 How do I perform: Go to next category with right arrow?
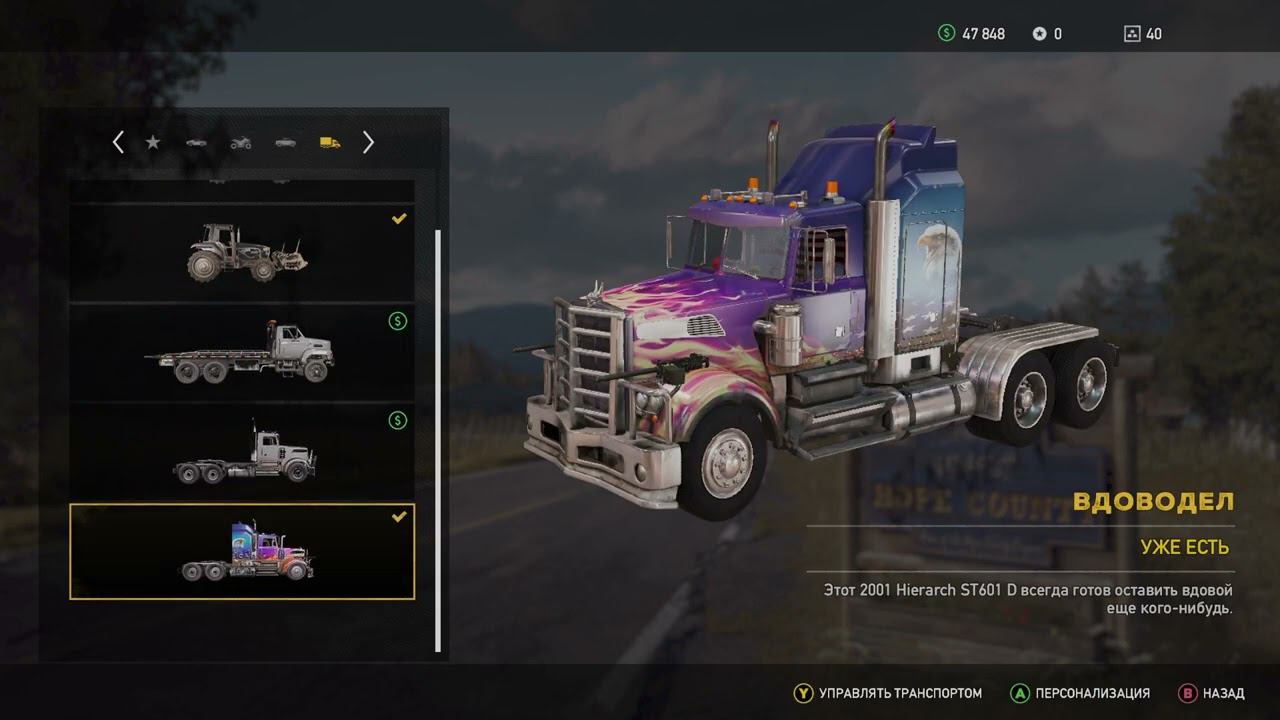(x=368, y=143)
